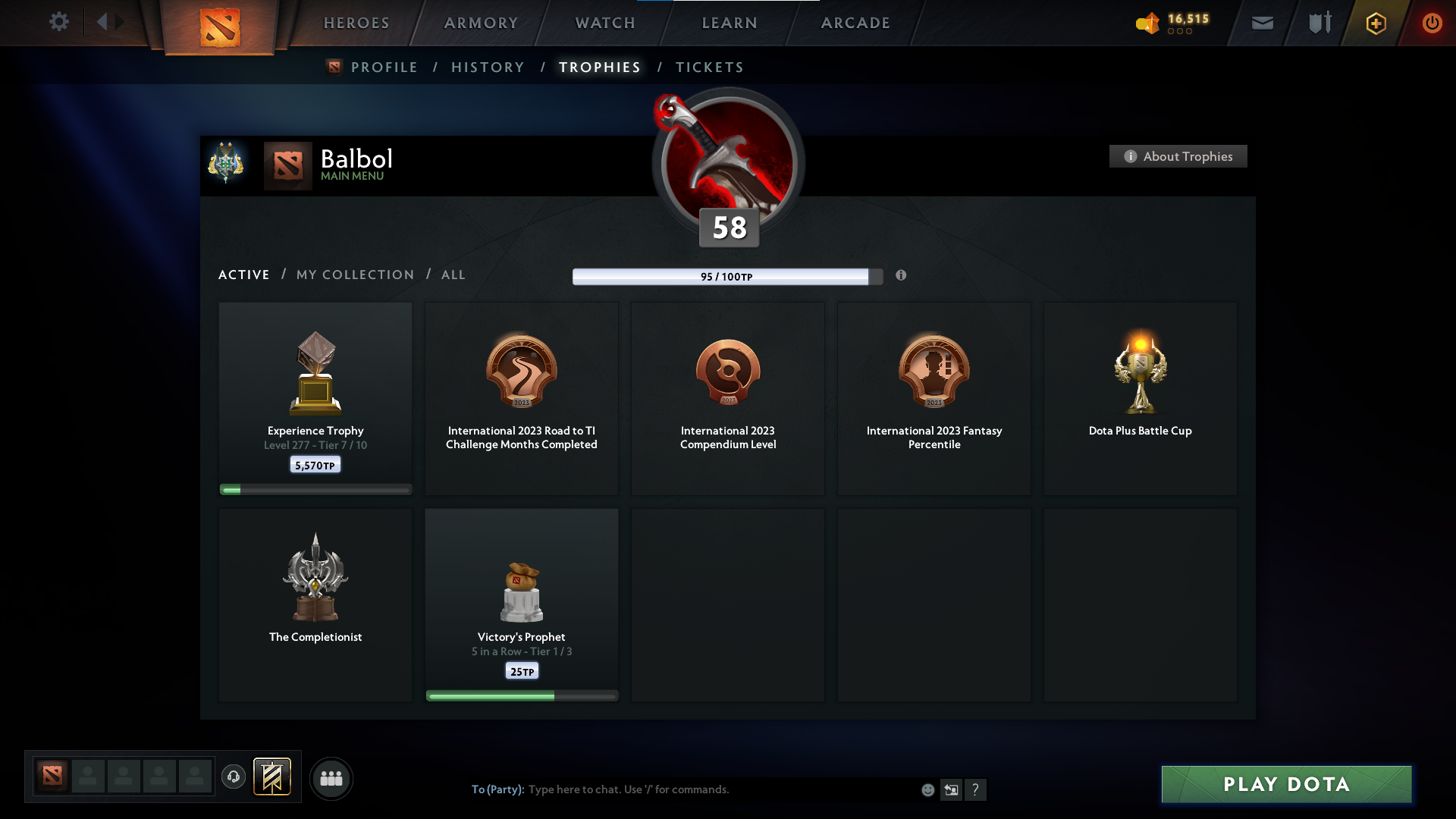This screenshot has width=1456, height=819.
Task: Click the party chat input field
Action: pyautogui.click(x=682, y=789)
